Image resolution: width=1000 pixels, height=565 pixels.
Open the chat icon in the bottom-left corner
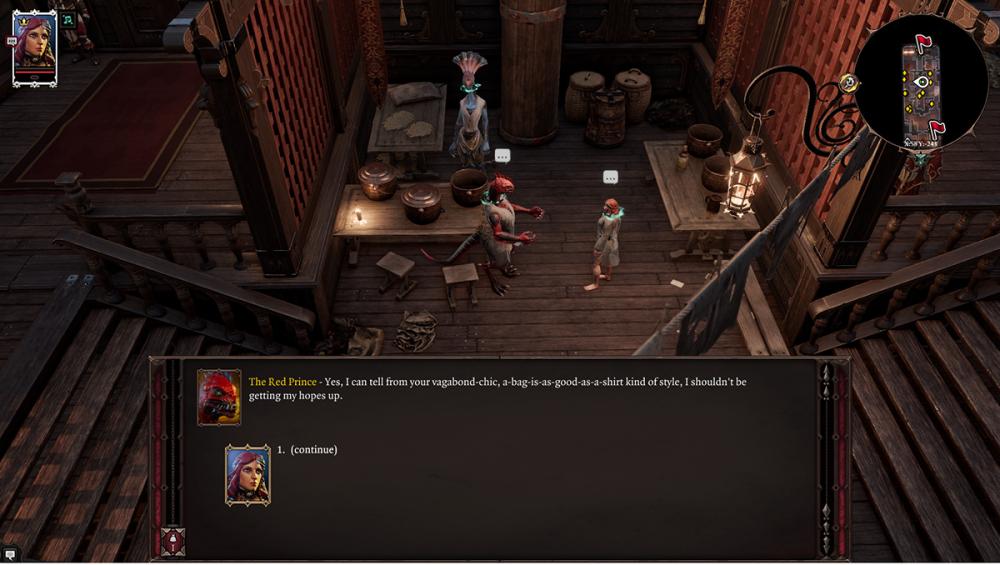coord(10,554)
